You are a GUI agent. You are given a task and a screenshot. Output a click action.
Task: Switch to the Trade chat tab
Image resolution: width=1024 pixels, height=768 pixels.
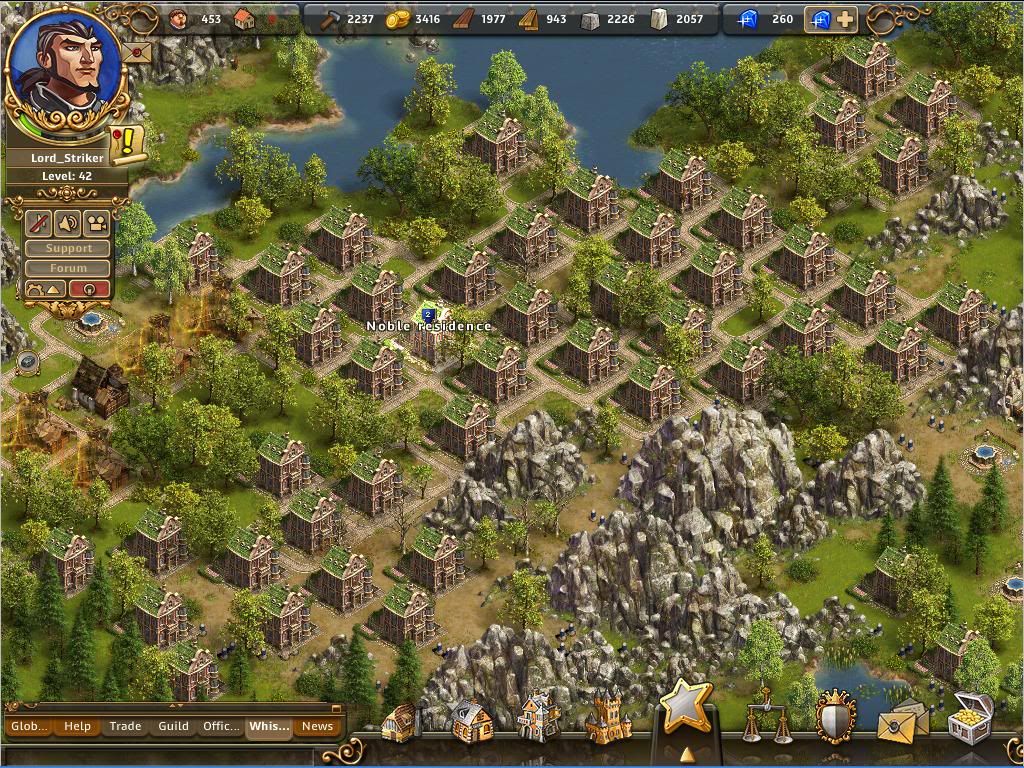click(x=125, y=726)
